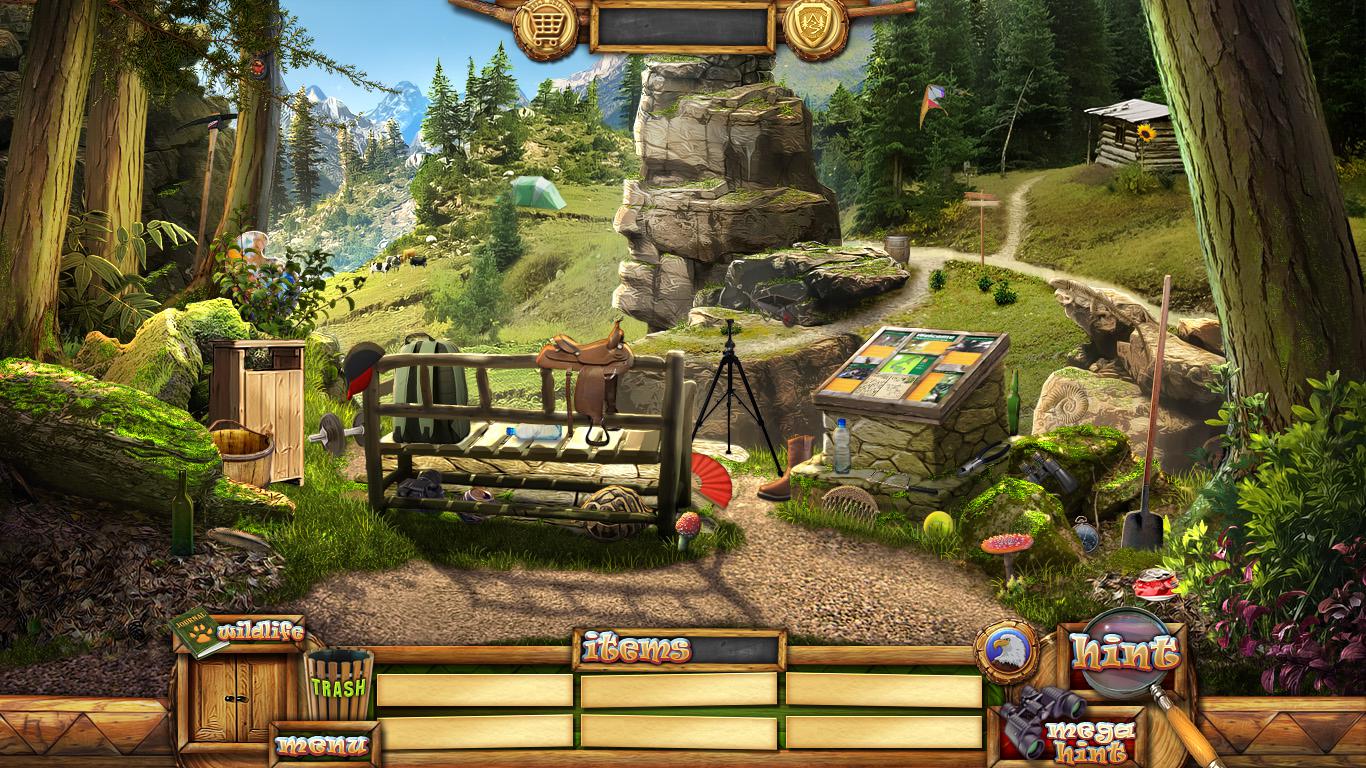Image resolution: width=1366 pixels, height=768 pixels.
Task: Open the game menu
Action: (x=322, y=745)
